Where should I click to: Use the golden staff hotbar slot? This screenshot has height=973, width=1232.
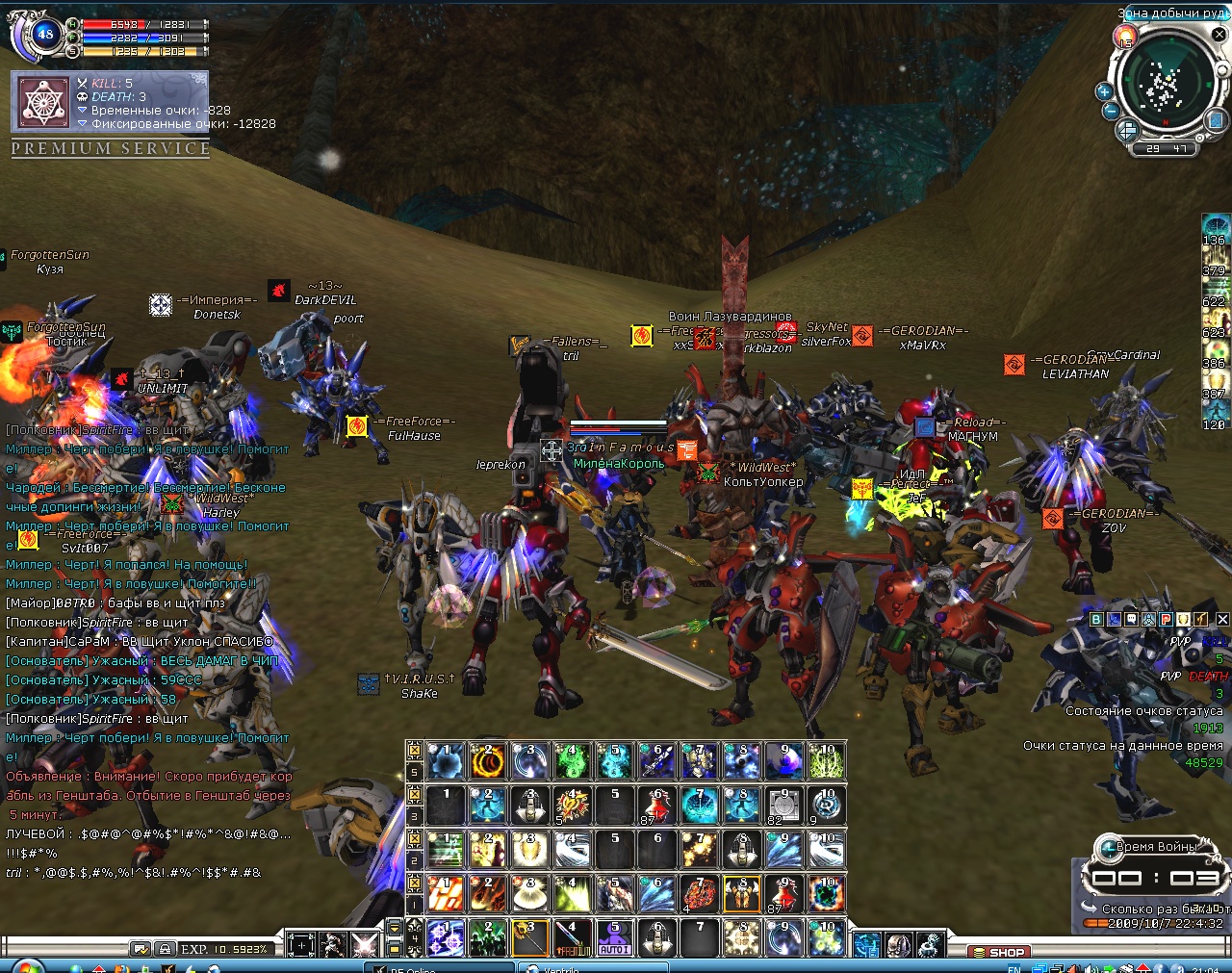(x=529, y=938)
